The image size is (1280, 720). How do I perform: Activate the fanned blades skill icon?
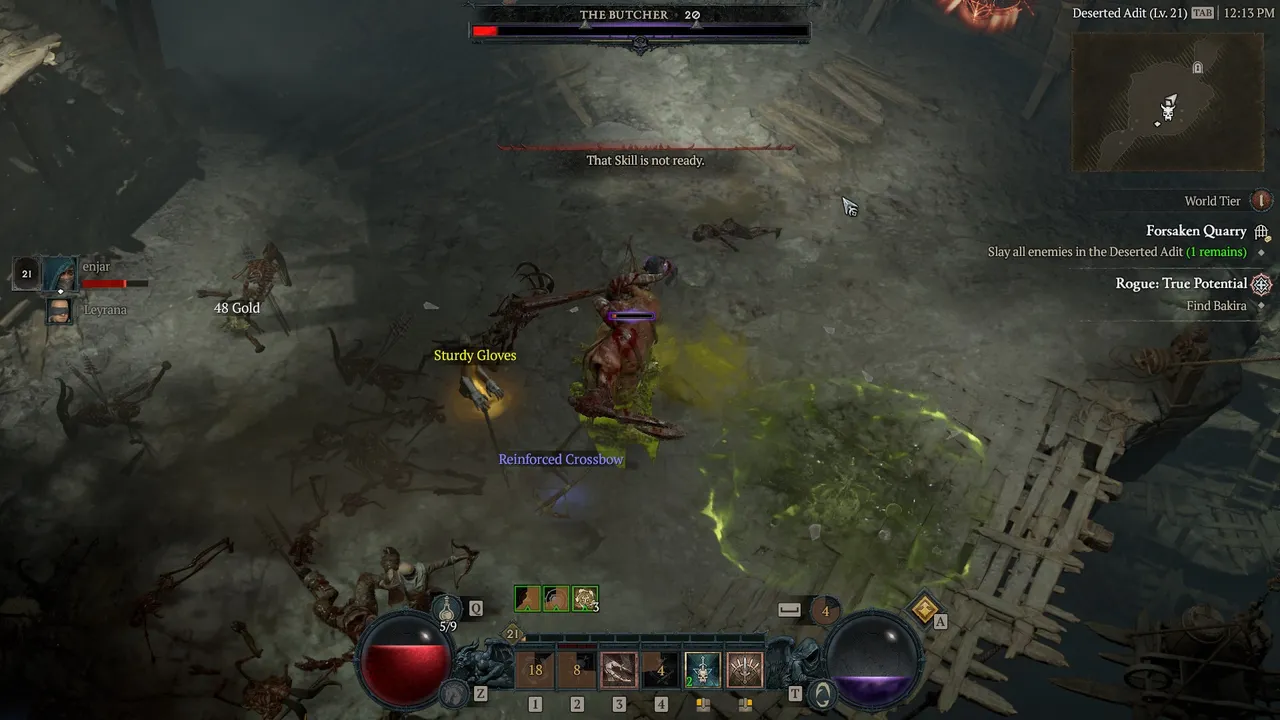(744, 670)
